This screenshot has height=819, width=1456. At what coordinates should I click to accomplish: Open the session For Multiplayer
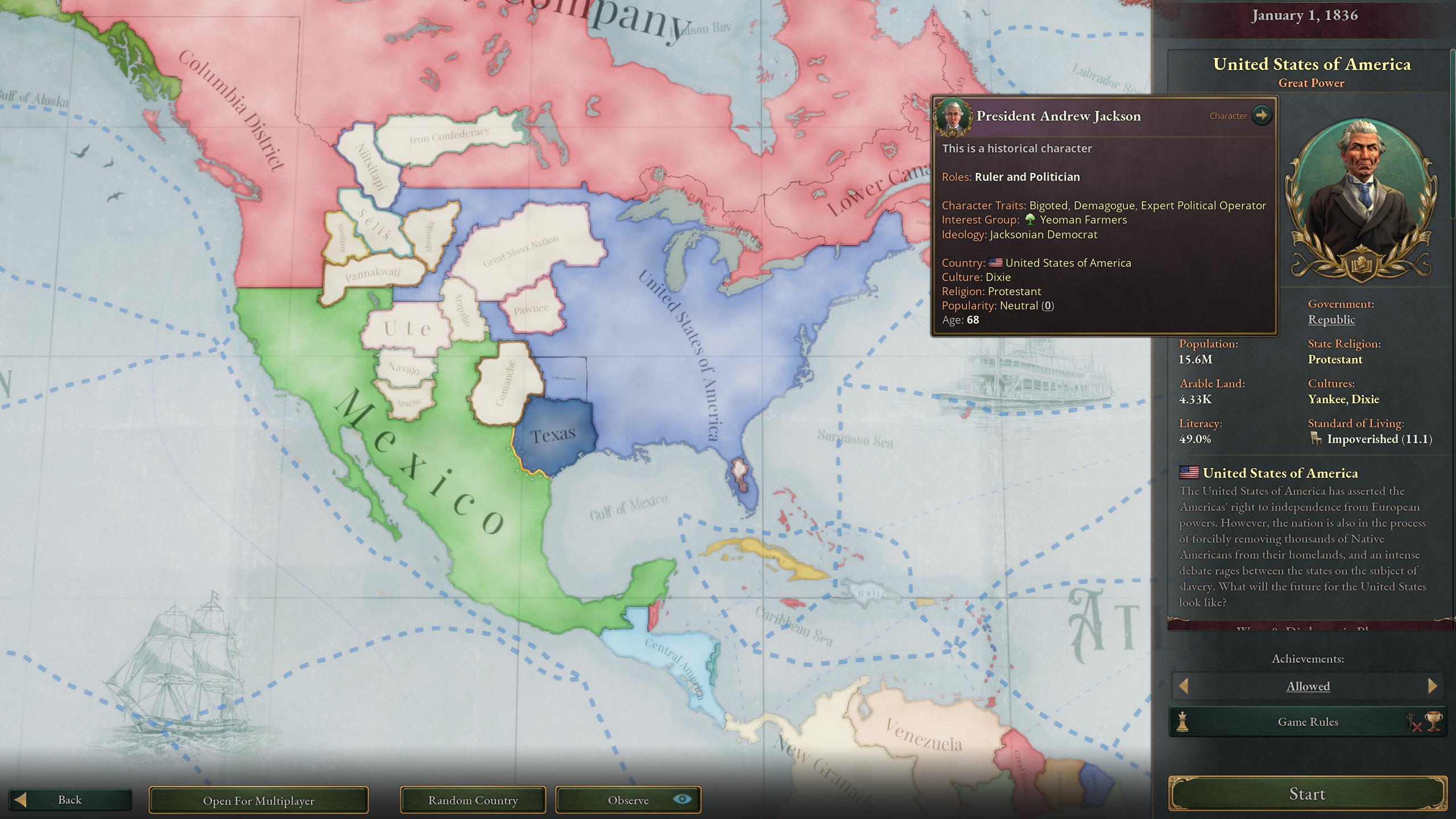click(259, 800)
